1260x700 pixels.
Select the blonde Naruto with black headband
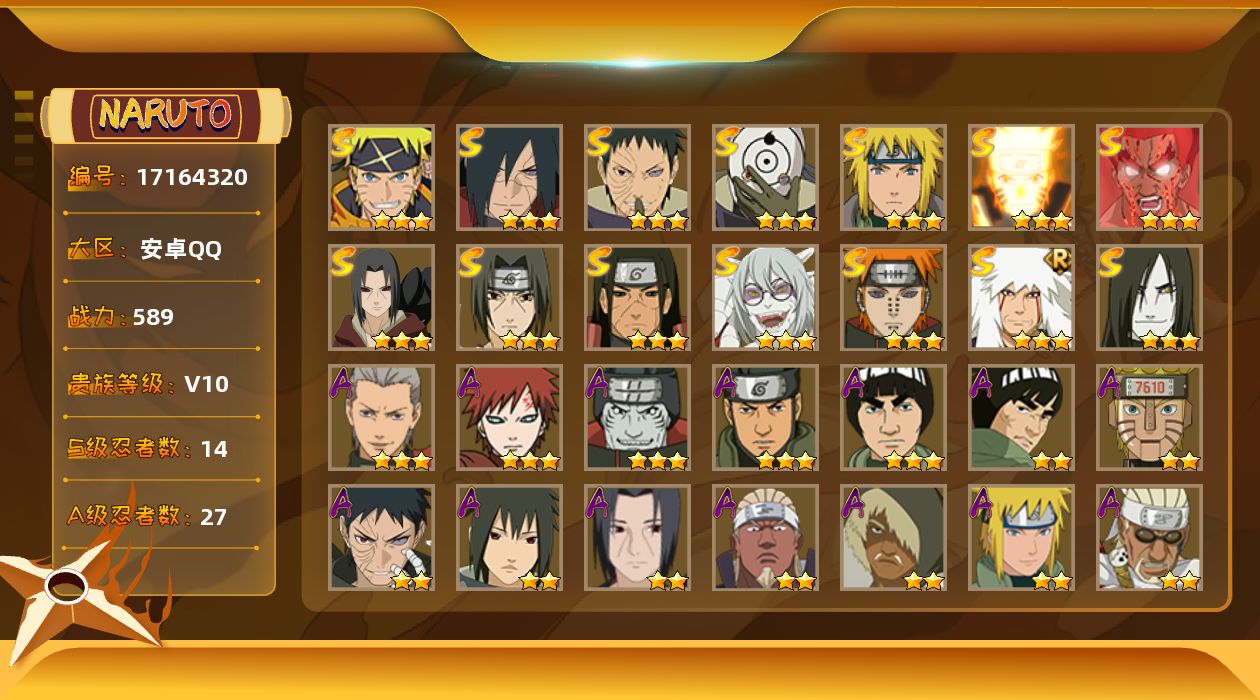pyautogui.click(x=382, y=178)
